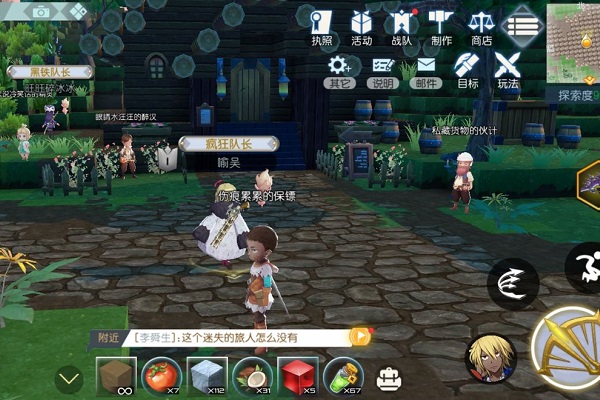The image size is (600, 400).
Task: Open the 商店 (shop) menu
Action: click(x=481, y=26)
